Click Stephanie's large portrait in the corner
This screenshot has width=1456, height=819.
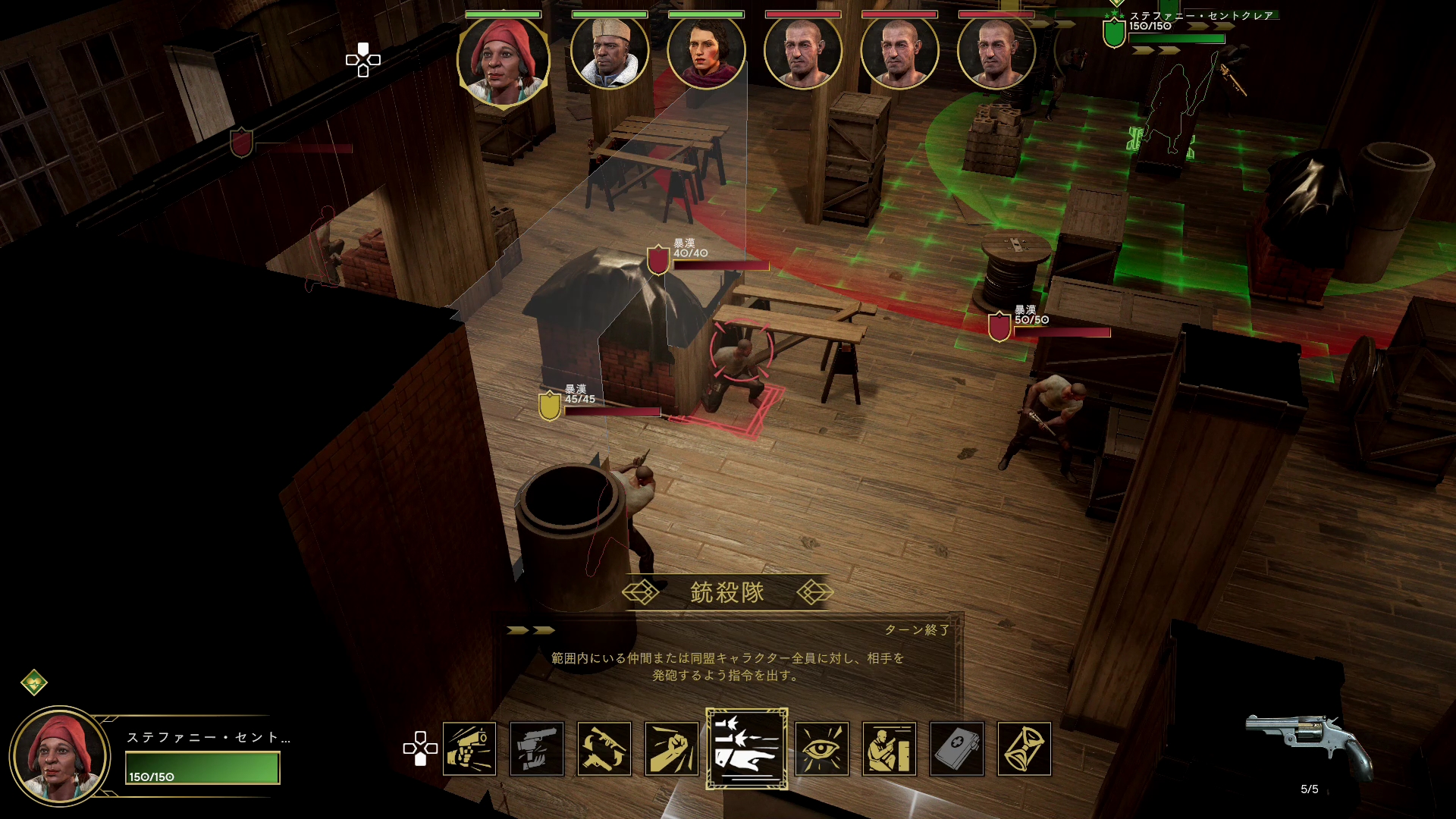coord(60,755)
